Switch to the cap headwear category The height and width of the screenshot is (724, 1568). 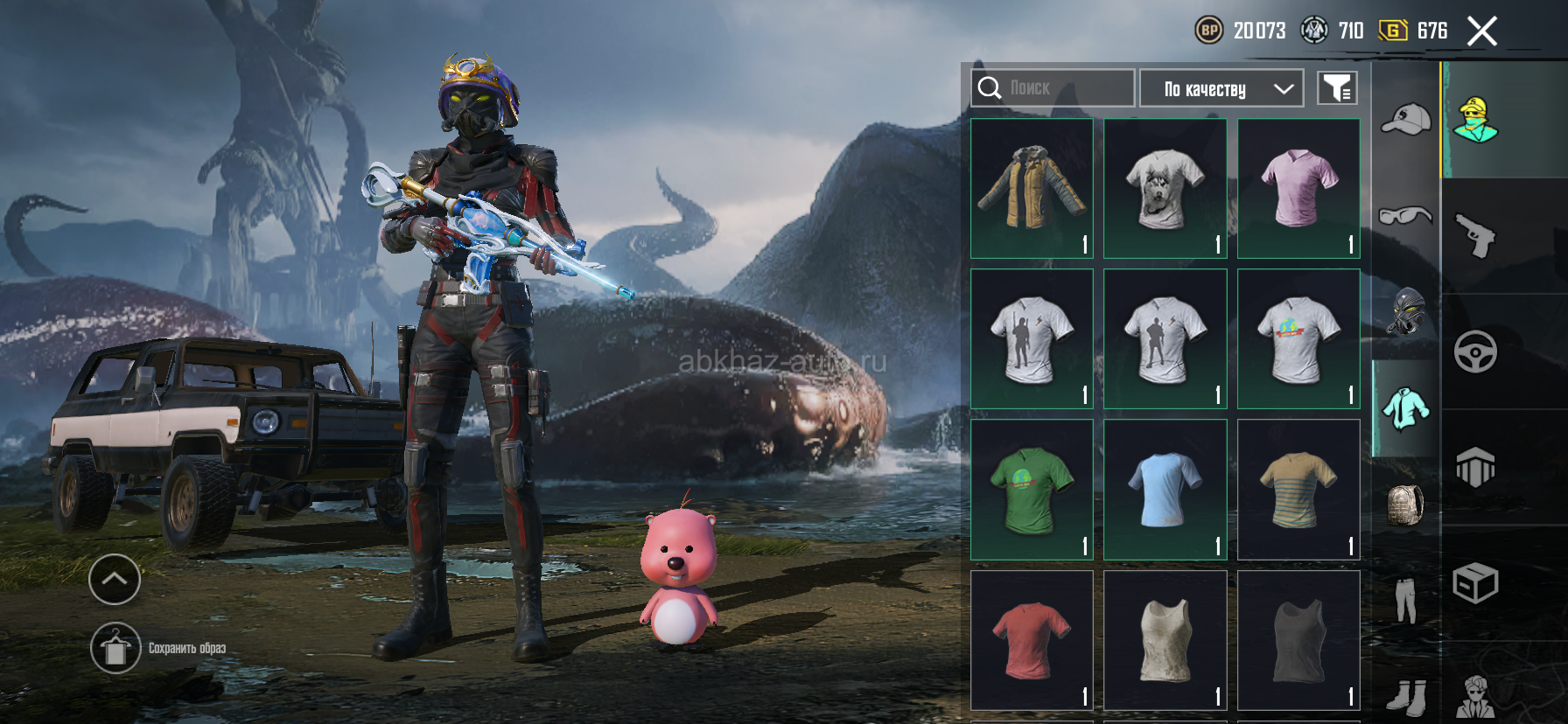click(x=1405, y=119)
